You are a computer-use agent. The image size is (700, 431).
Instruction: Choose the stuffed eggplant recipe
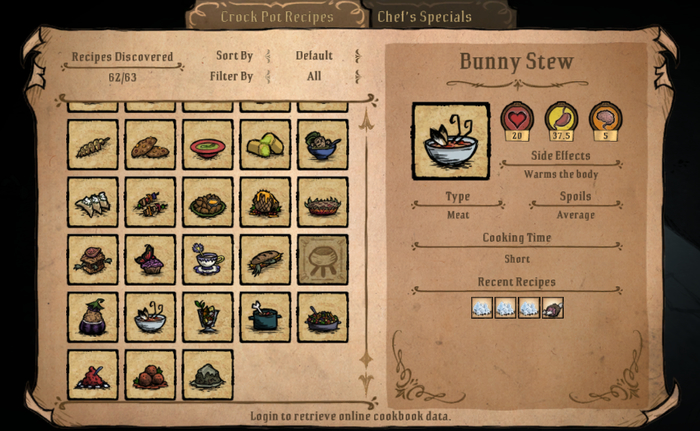92,317
